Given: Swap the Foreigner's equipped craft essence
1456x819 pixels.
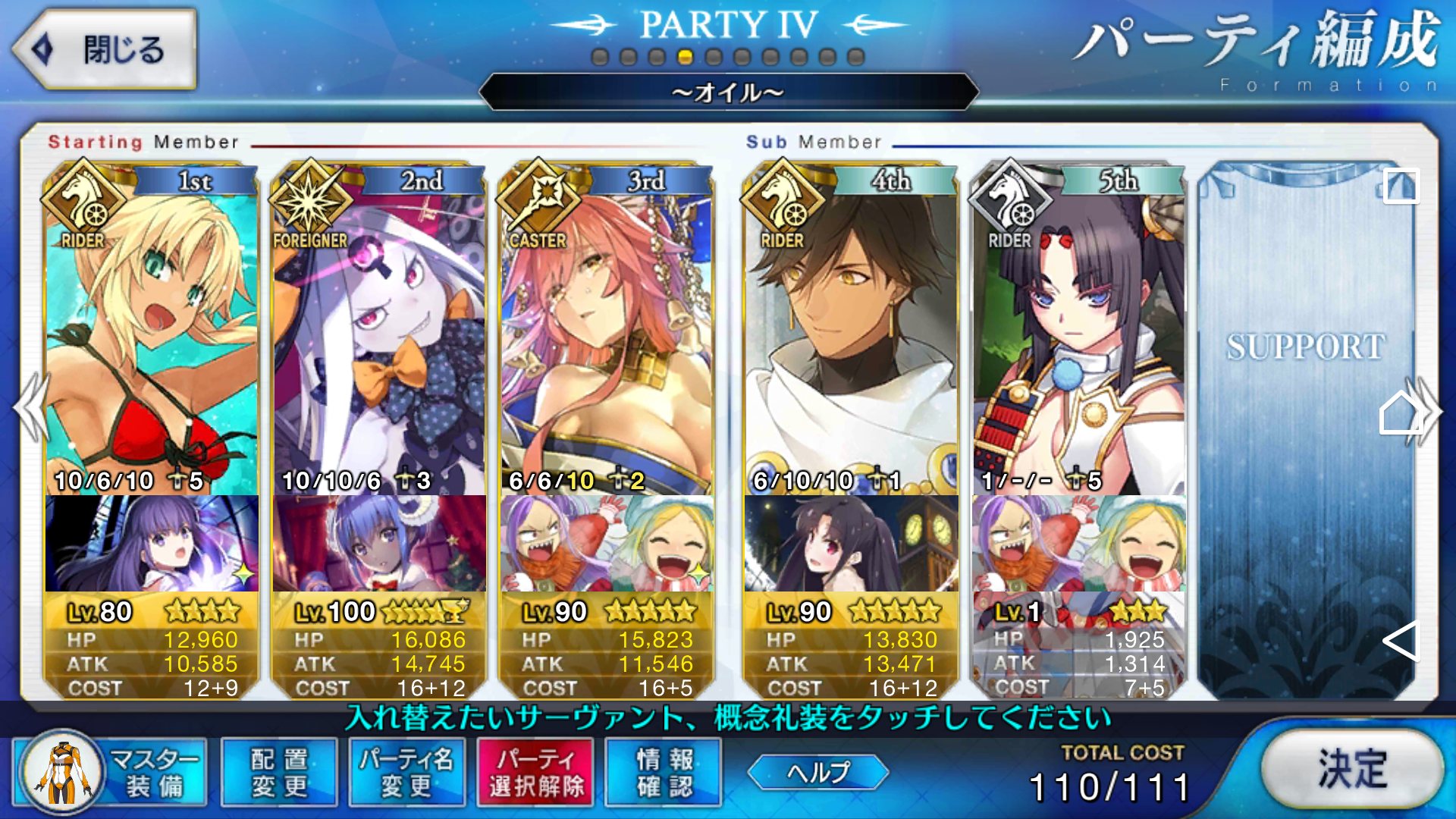Looking at the screenshot, I should click(x=379, y=543).
